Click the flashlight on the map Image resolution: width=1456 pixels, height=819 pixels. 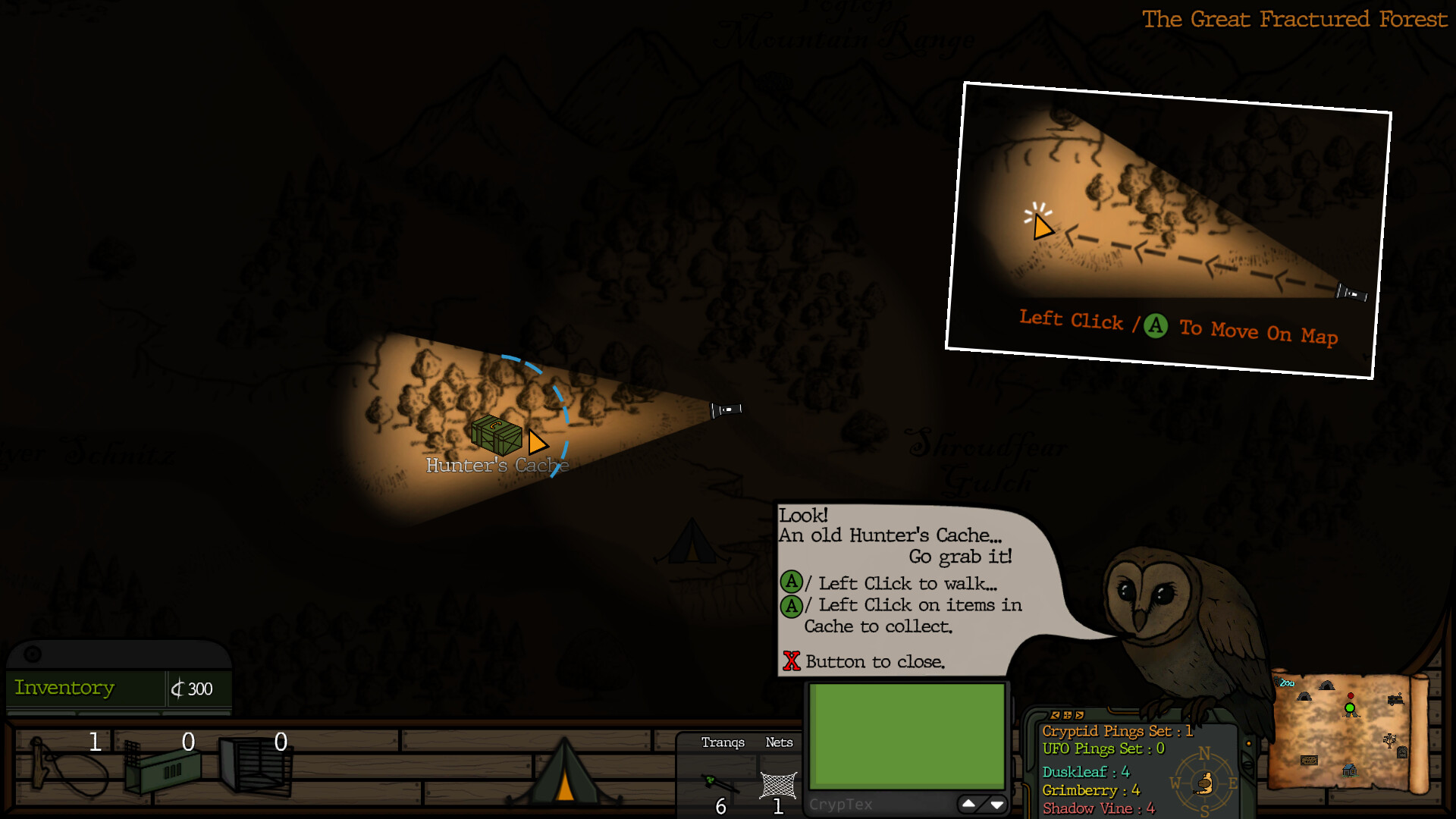(x=726, y=409)
